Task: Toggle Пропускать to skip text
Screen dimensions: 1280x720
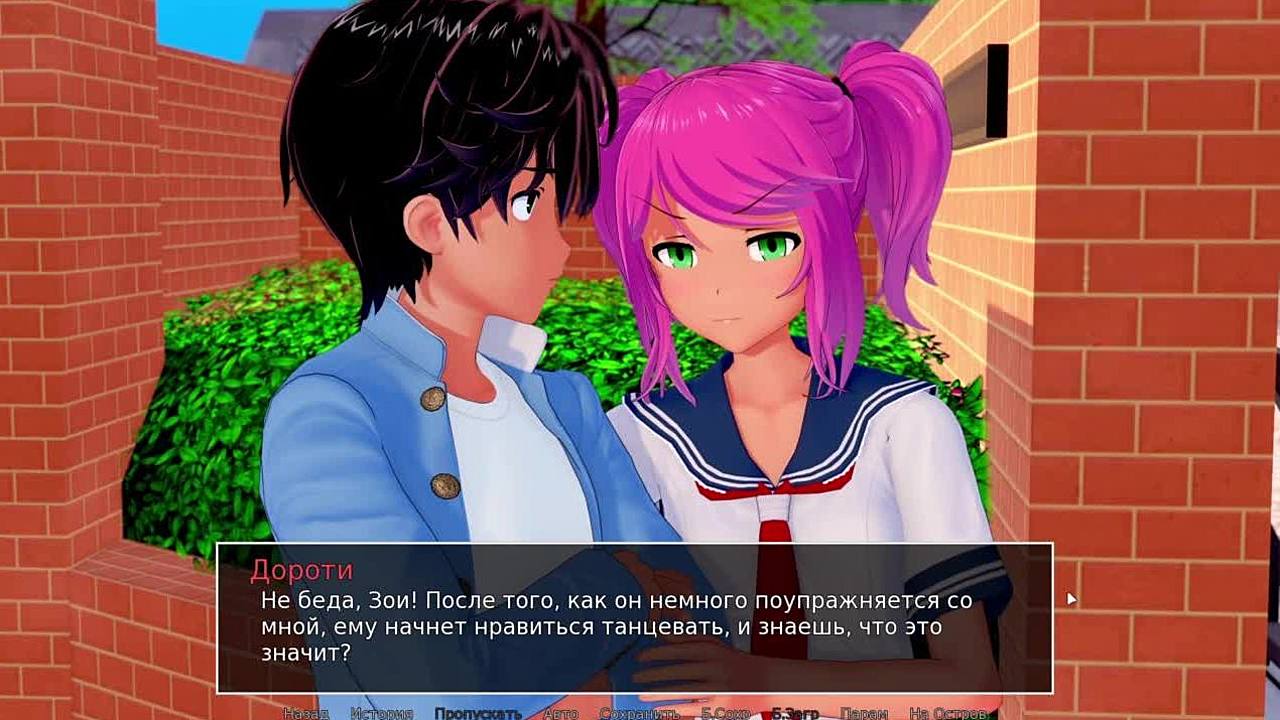Action: pyautogui.click(x=477, y=713)
